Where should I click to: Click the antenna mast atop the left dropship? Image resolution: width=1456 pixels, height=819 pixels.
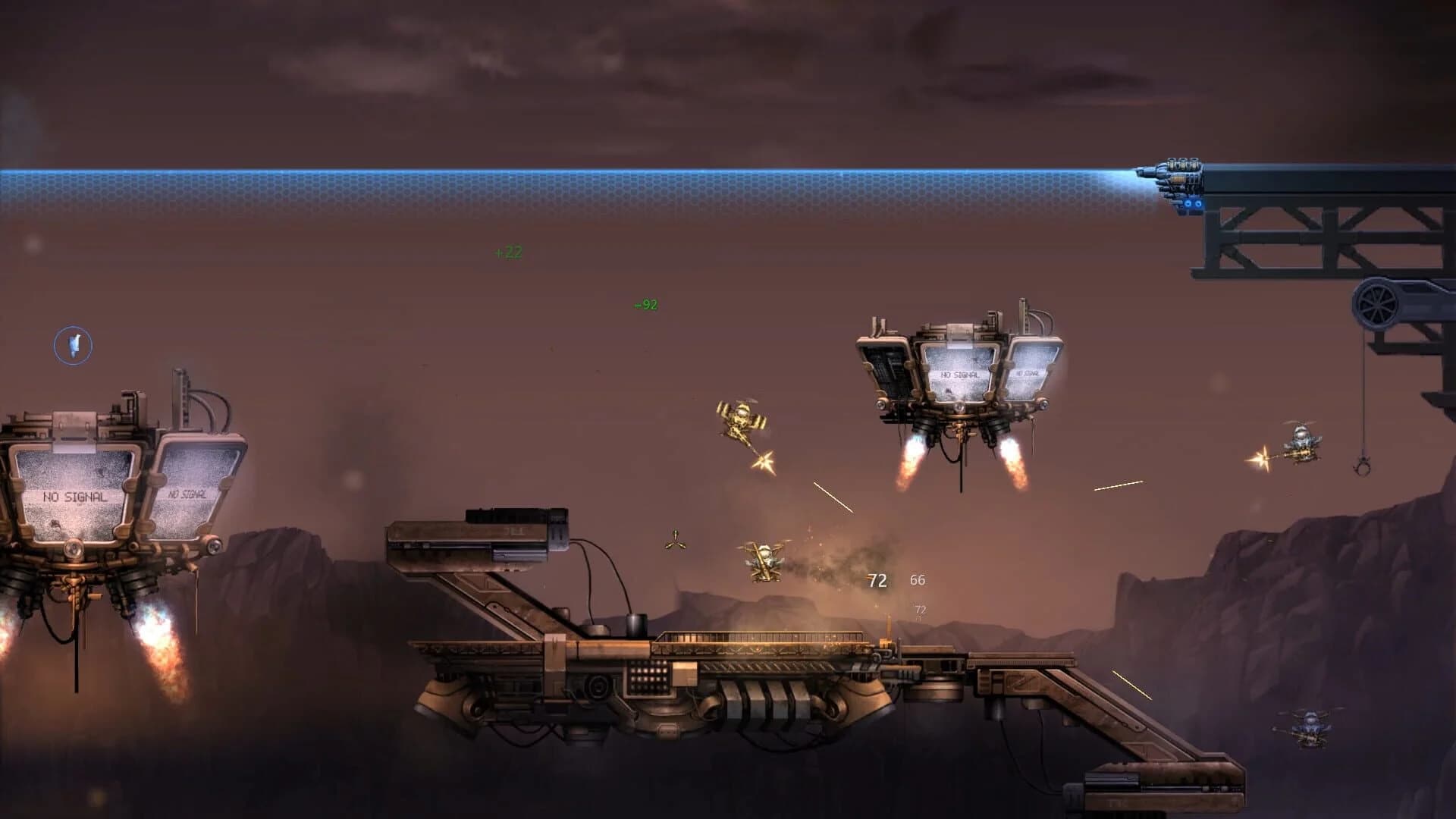coord(180,387)
